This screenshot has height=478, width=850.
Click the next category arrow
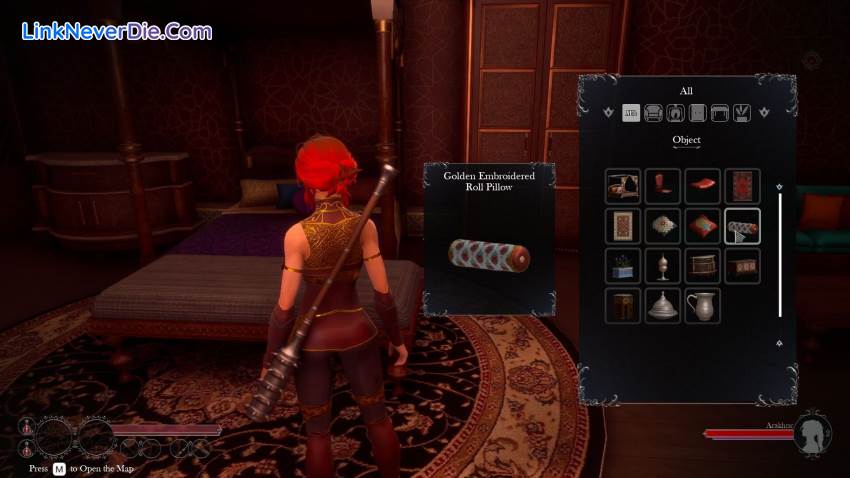(765, 112)
